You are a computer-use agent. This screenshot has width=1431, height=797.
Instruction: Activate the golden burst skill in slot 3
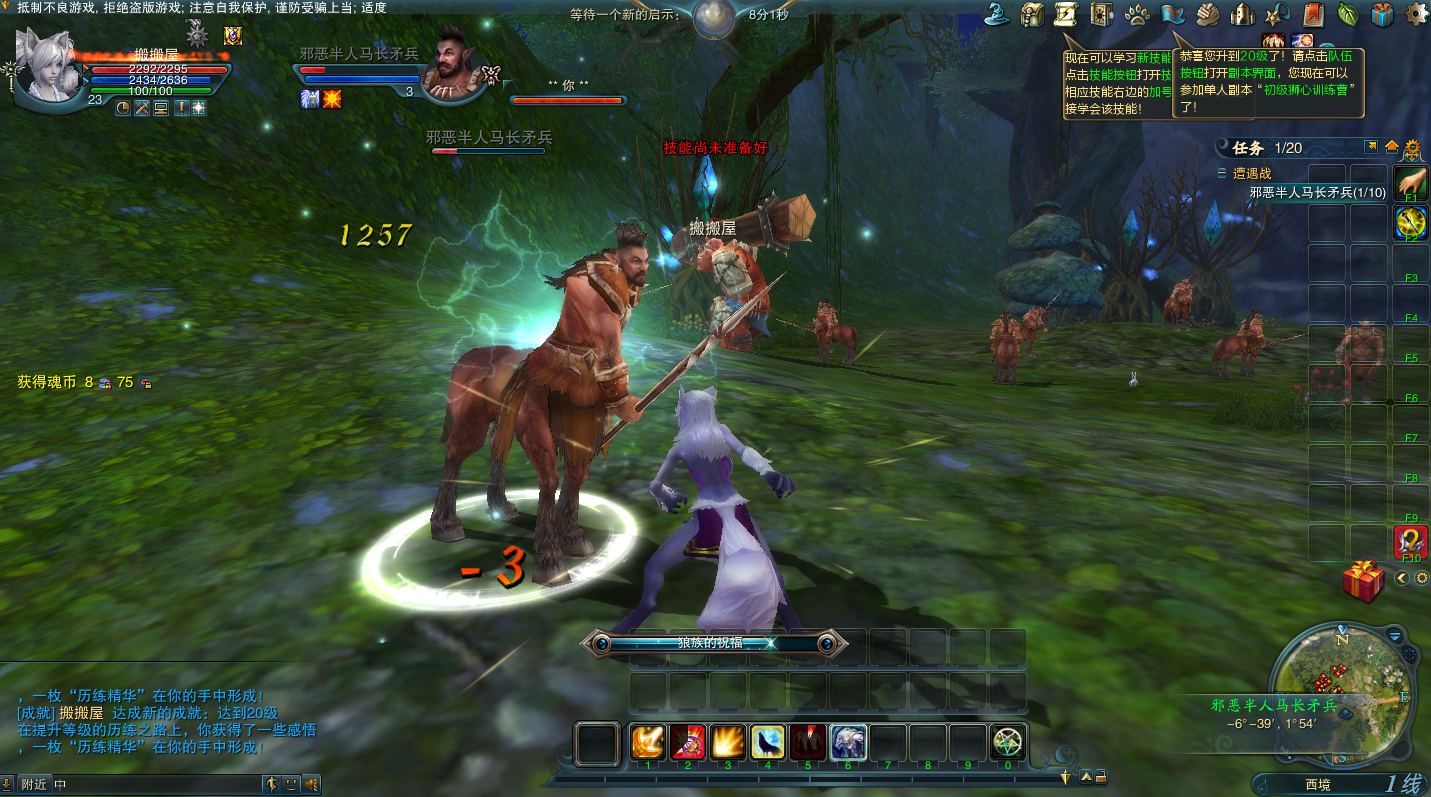(x=728, y=743)
